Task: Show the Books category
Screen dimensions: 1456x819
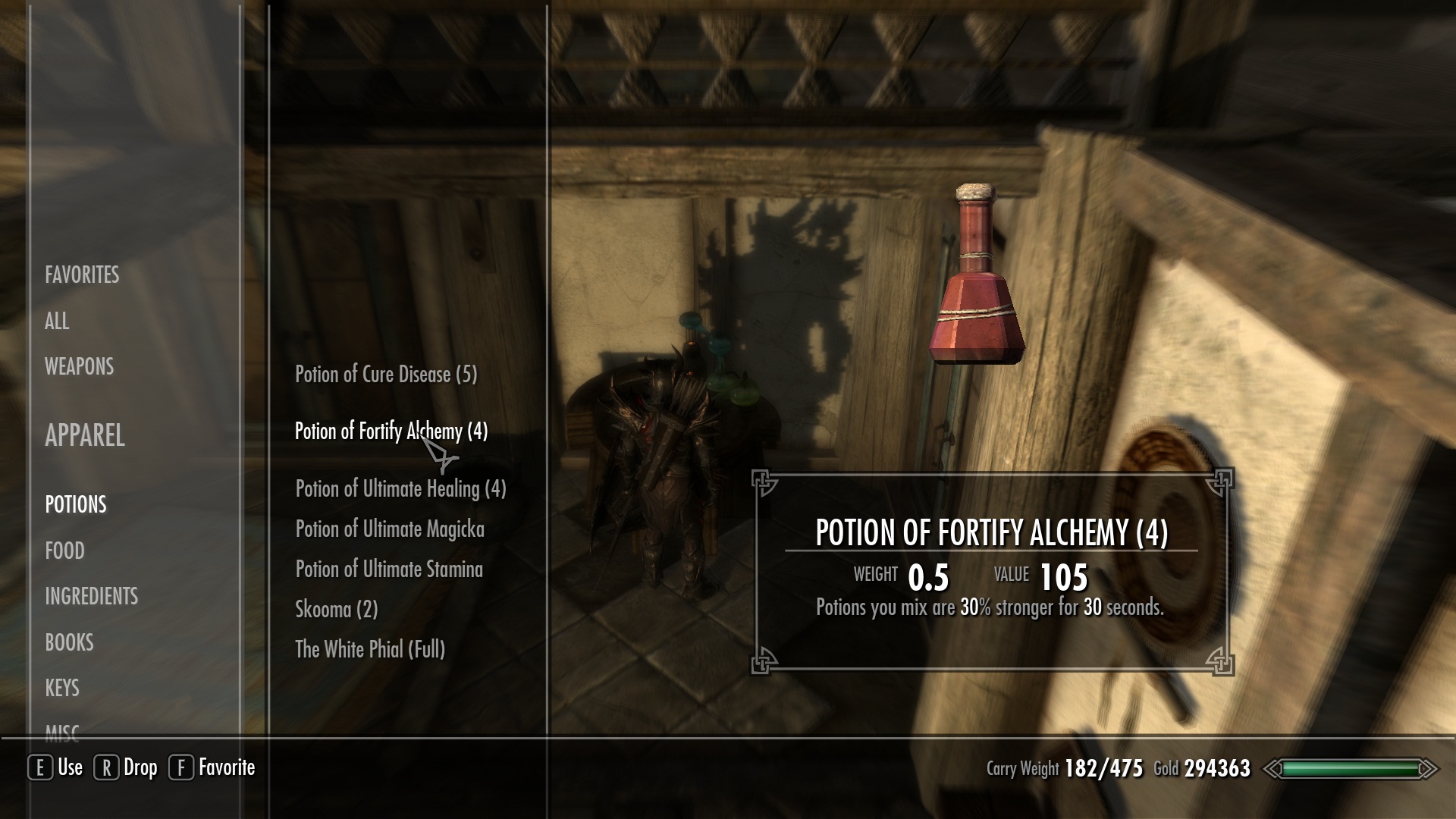Action: tap(69, 642)
